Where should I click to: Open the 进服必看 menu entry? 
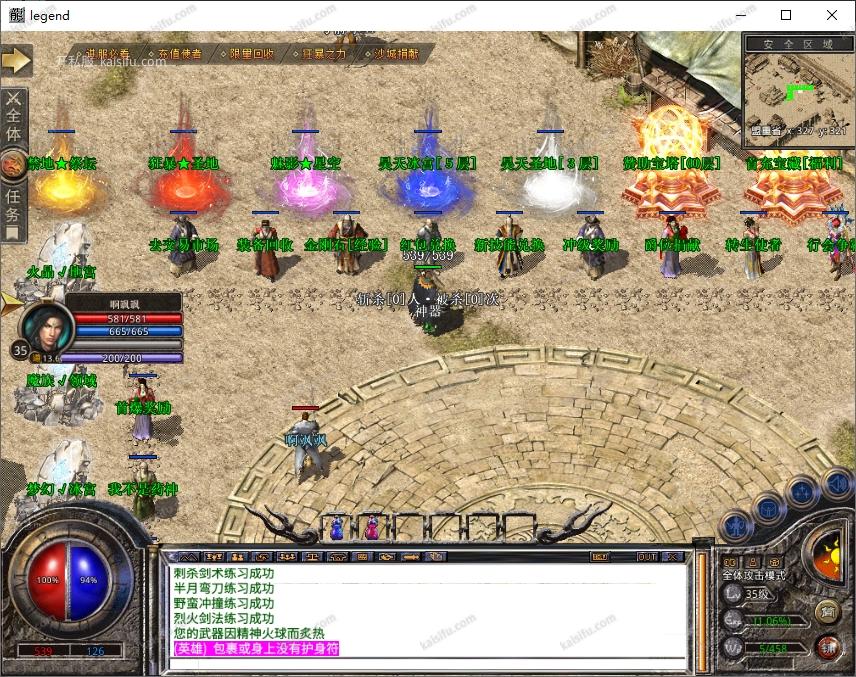pyautogui.click(x=107, y=54)
